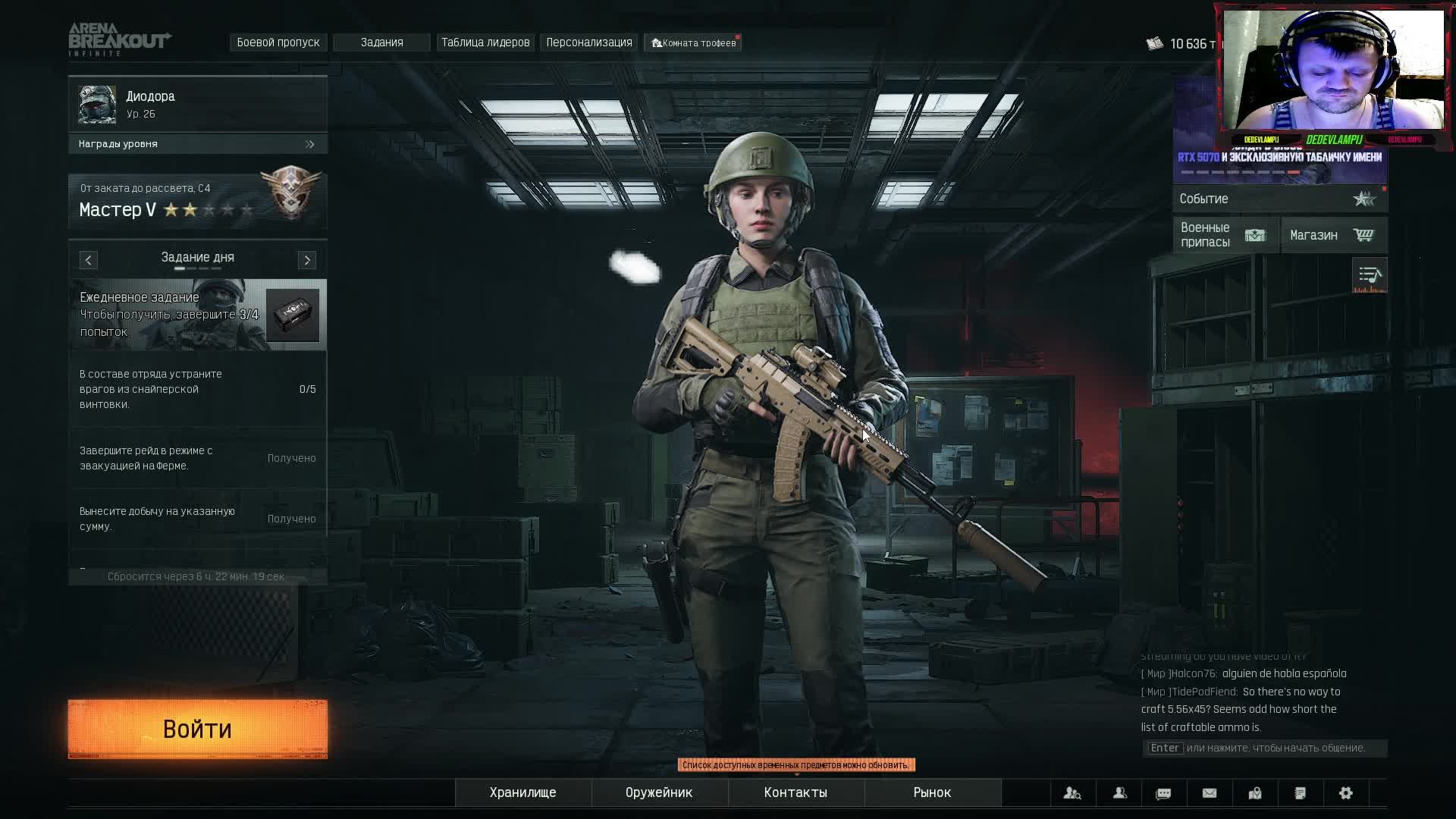Open the Рынок market
The image size is (1456, 819).
pos(932,792)
